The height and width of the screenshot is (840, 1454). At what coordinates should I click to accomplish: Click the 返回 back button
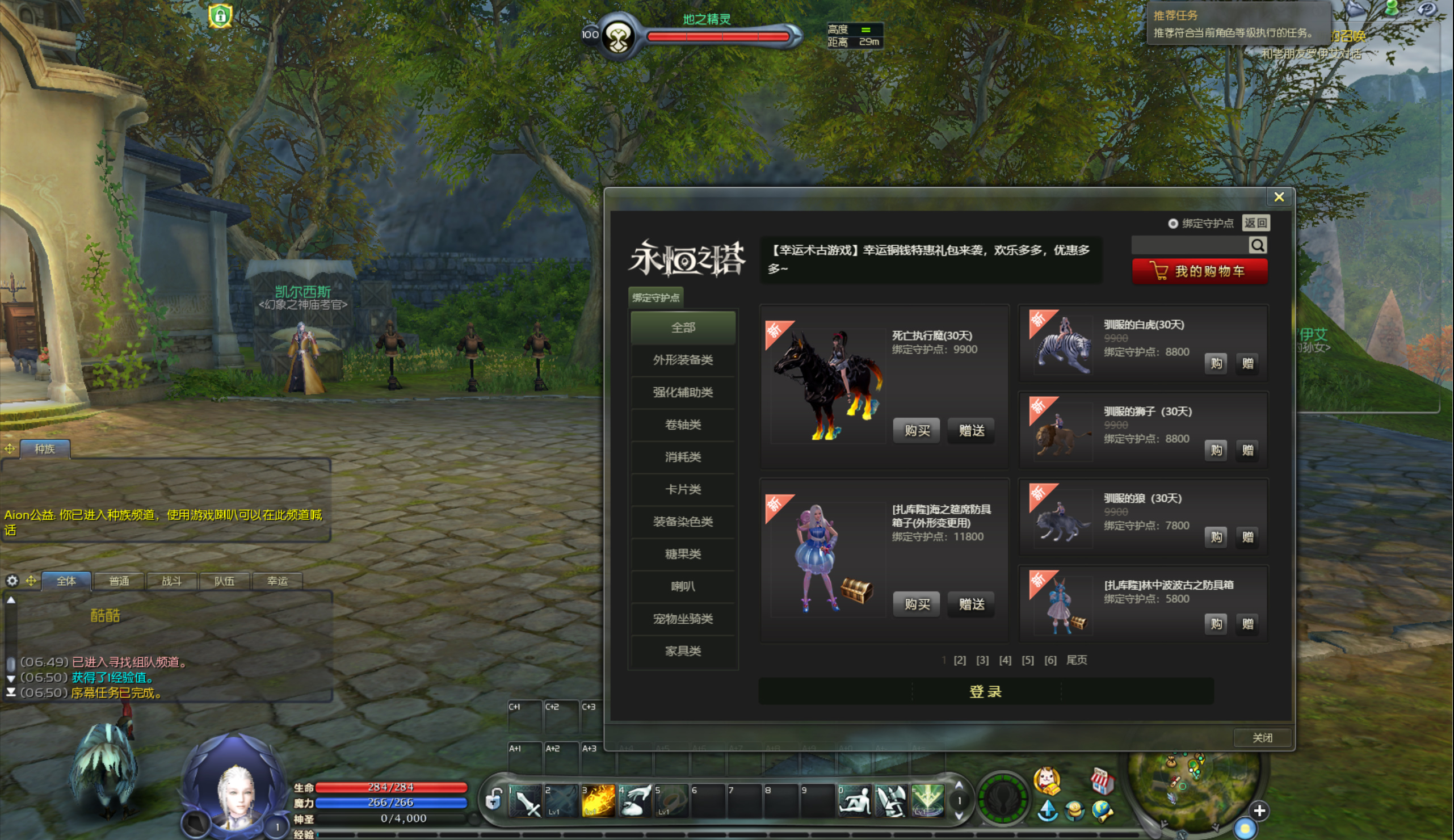click(1255, 223)
